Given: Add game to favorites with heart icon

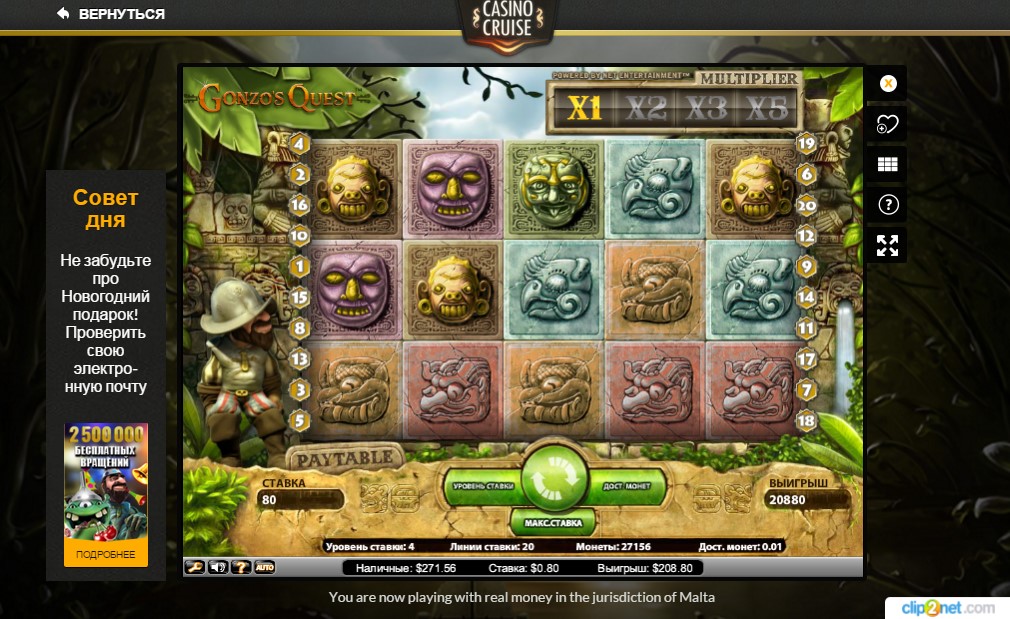Looking at the screenshot, I should 887,124.
